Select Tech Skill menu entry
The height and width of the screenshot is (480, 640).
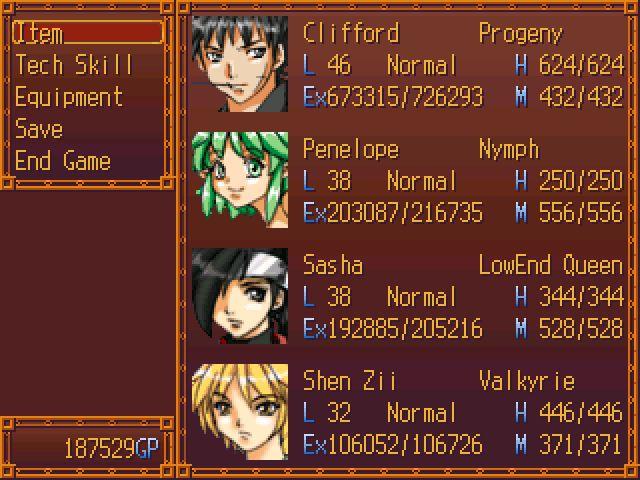(x=74, y=65)
